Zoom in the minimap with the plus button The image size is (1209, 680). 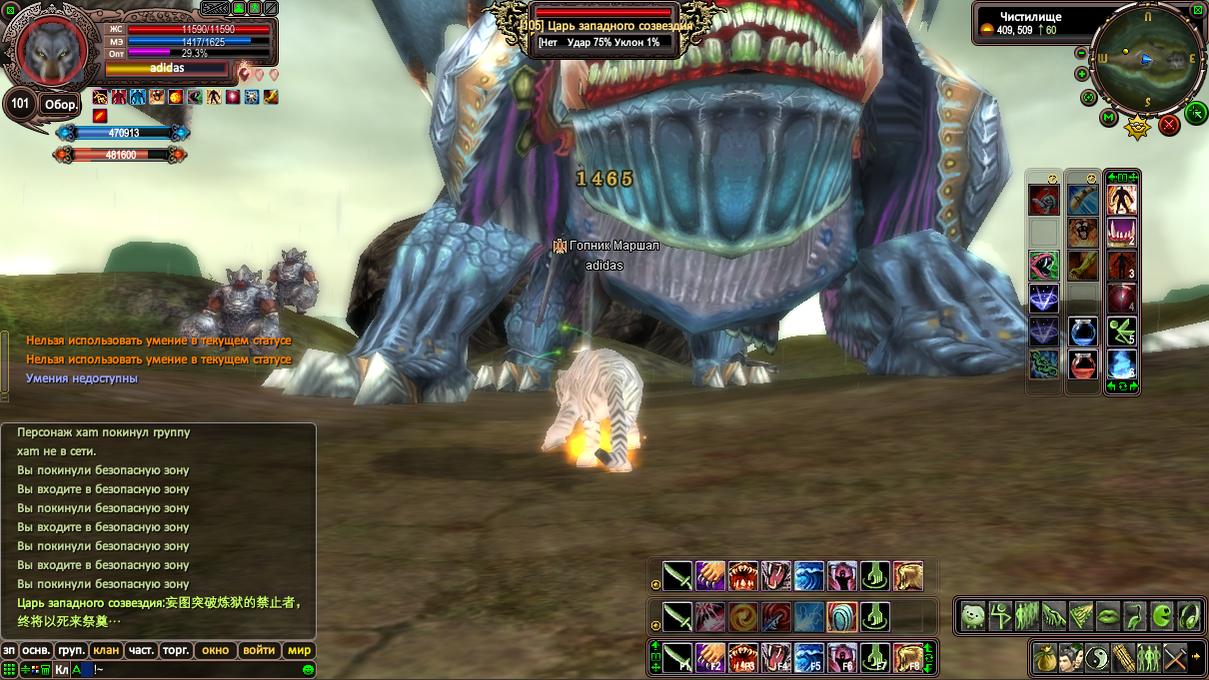(1081, 74)
